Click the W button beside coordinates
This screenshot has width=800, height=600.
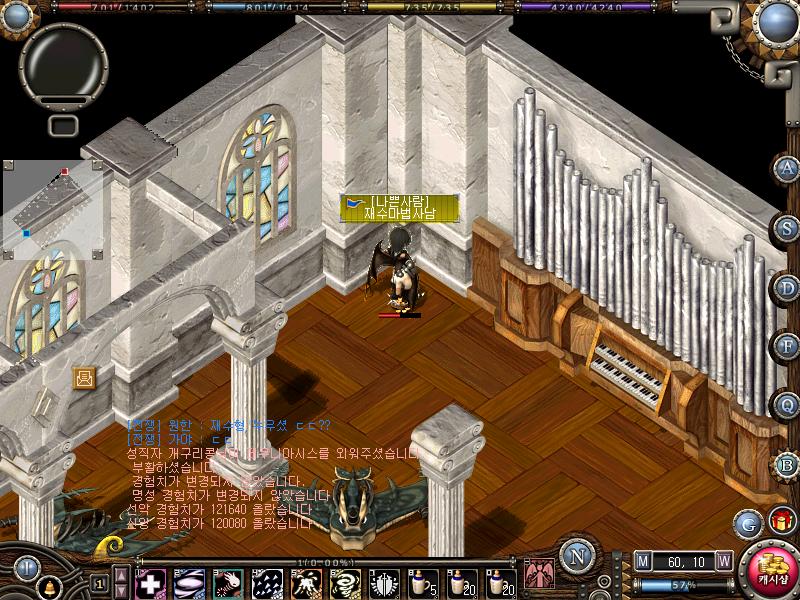[x=723, y=561]
